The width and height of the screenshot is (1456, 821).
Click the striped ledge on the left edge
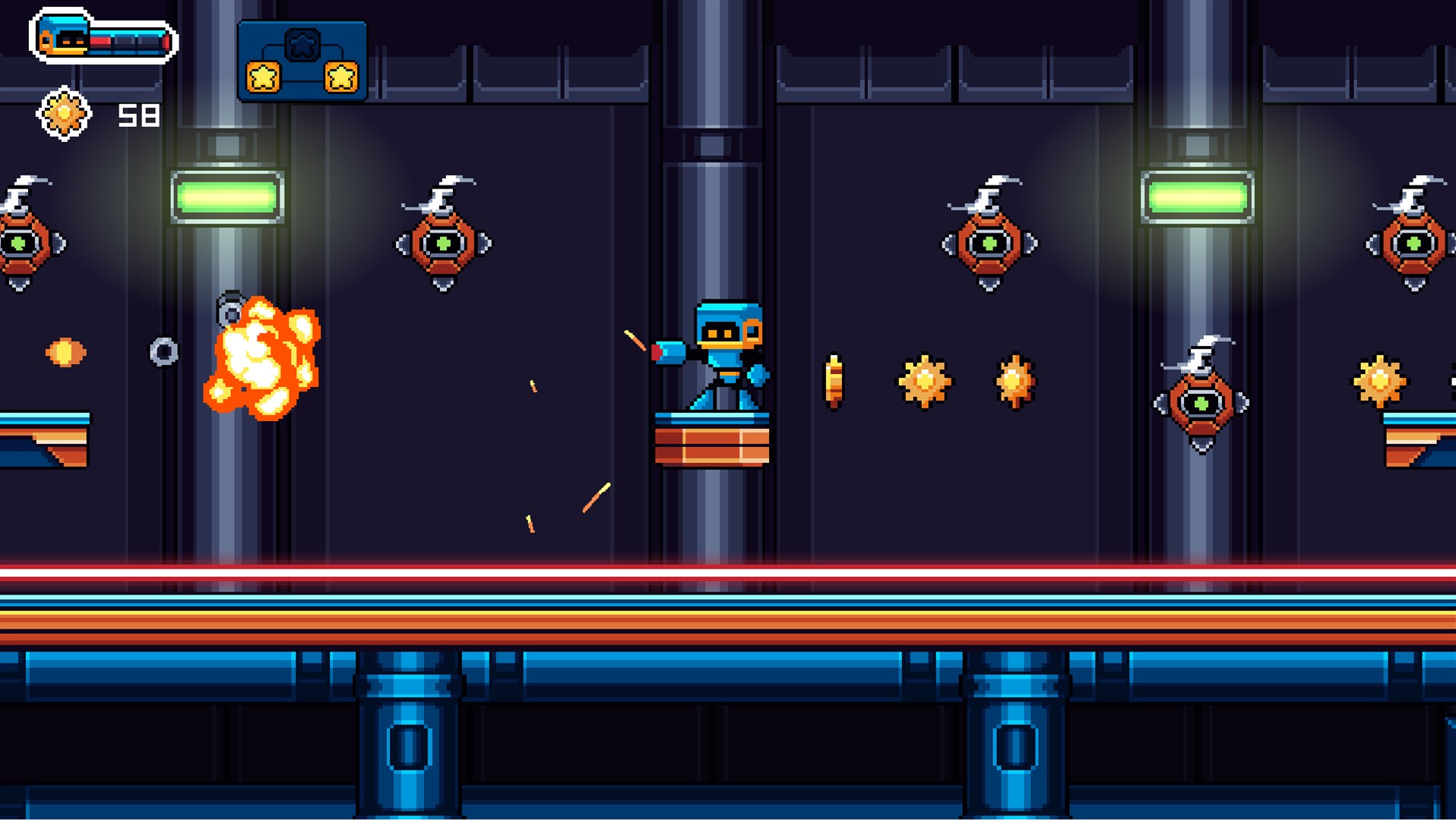pos(42,437)
